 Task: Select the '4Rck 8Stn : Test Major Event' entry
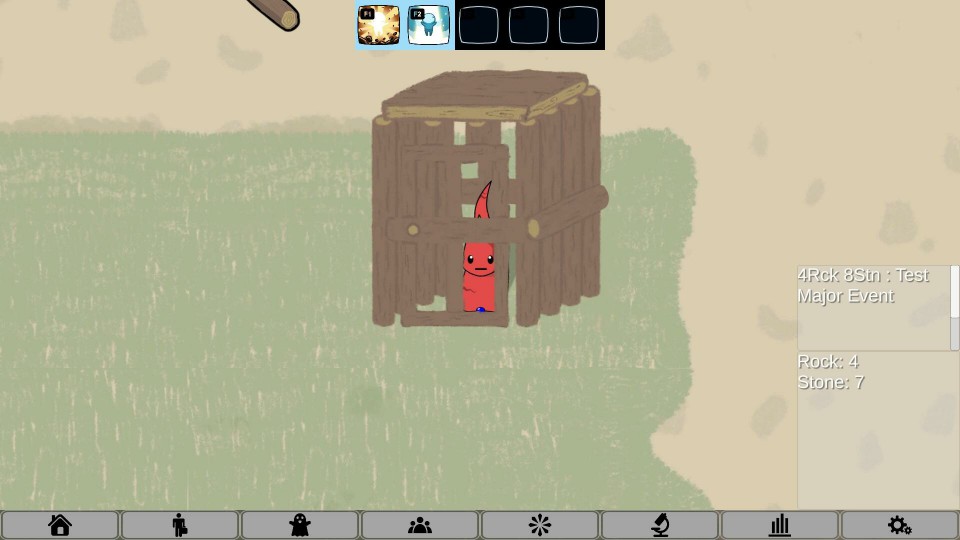pyautogui.click(x=863, y=286)
